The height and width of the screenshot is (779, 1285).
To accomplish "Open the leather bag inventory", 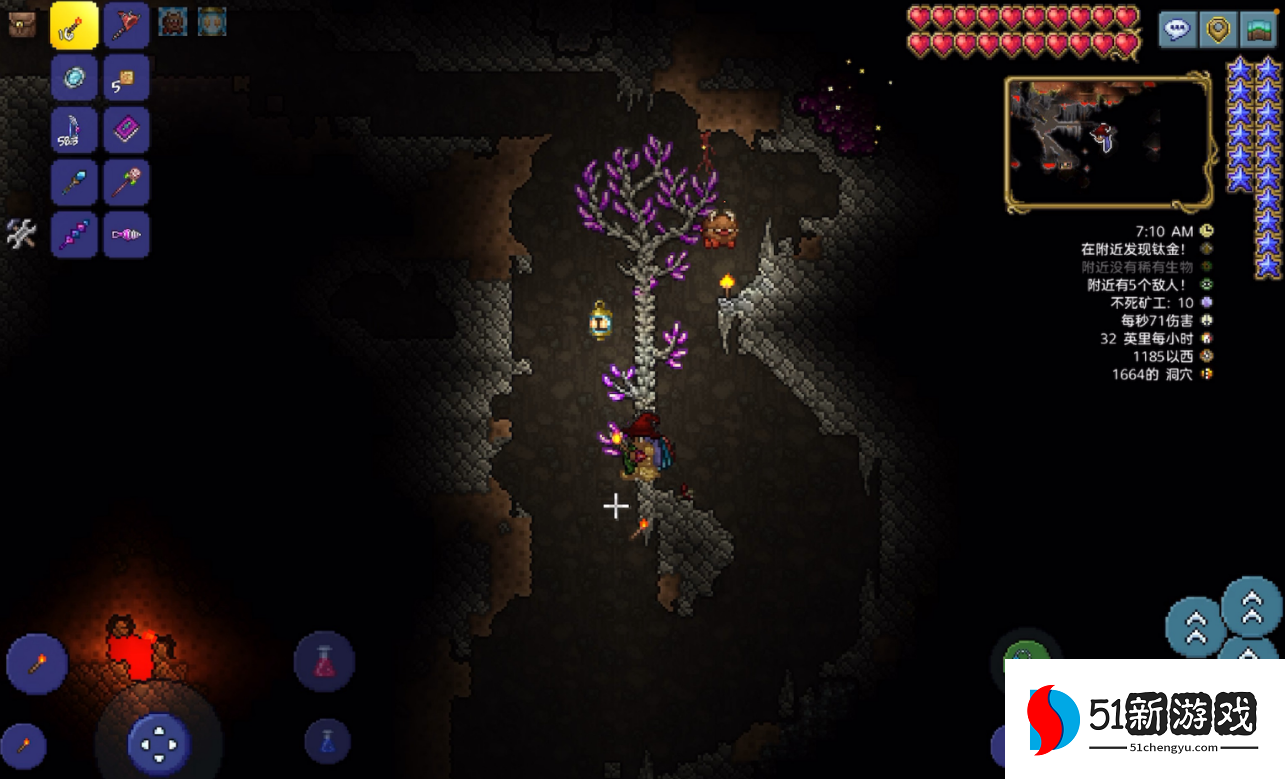I will [22, 25].
